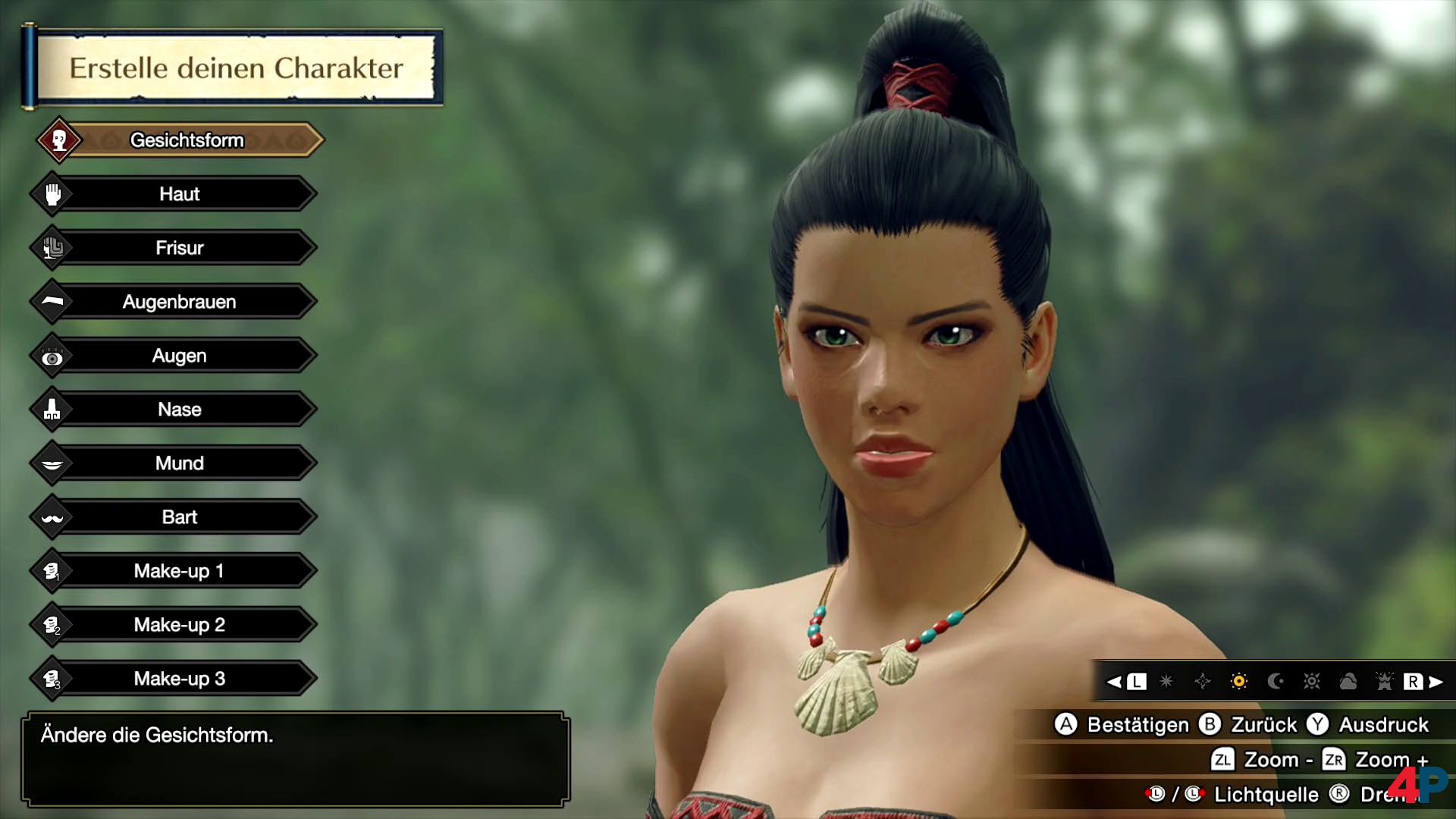Screen dimensions: 1456x819
Task: Open the Make-up 2 options
Action: pos(179,625)
